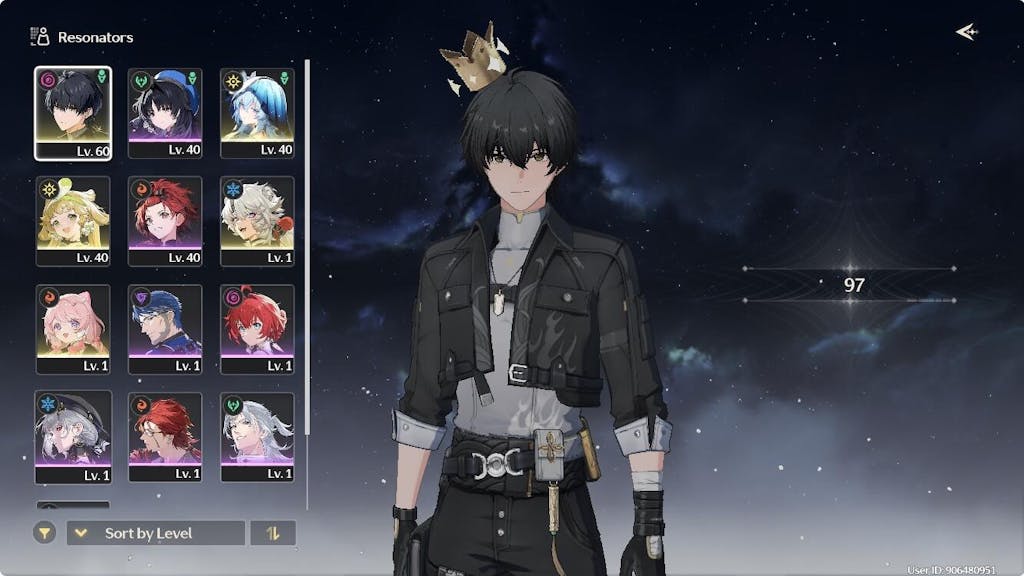Open the resonator filter funnel button
Viewport: 1024px width, 576px height.
coord(44,533)
